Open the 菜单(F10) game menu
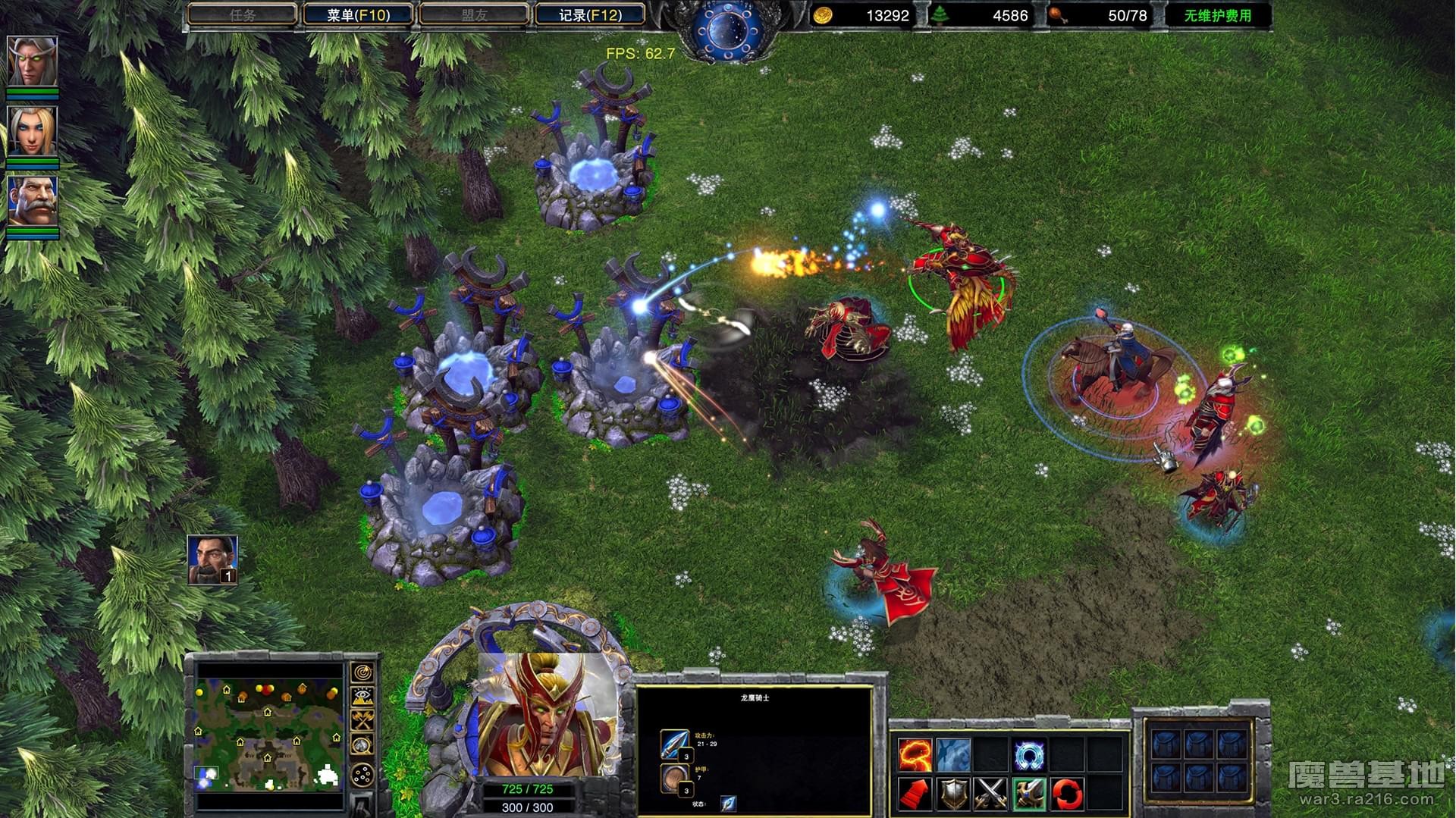Image resolution: width=1456 pixels, height=818 pixels. coord(358,14)
